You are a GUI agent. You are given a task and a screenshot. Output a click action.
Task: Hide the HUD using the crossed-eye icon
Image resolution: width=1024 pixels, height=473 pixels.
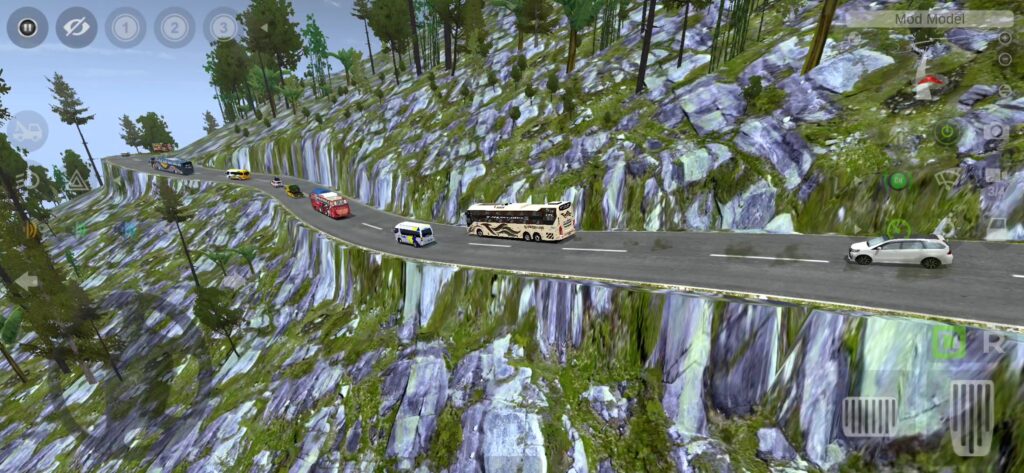coord(76,27)
